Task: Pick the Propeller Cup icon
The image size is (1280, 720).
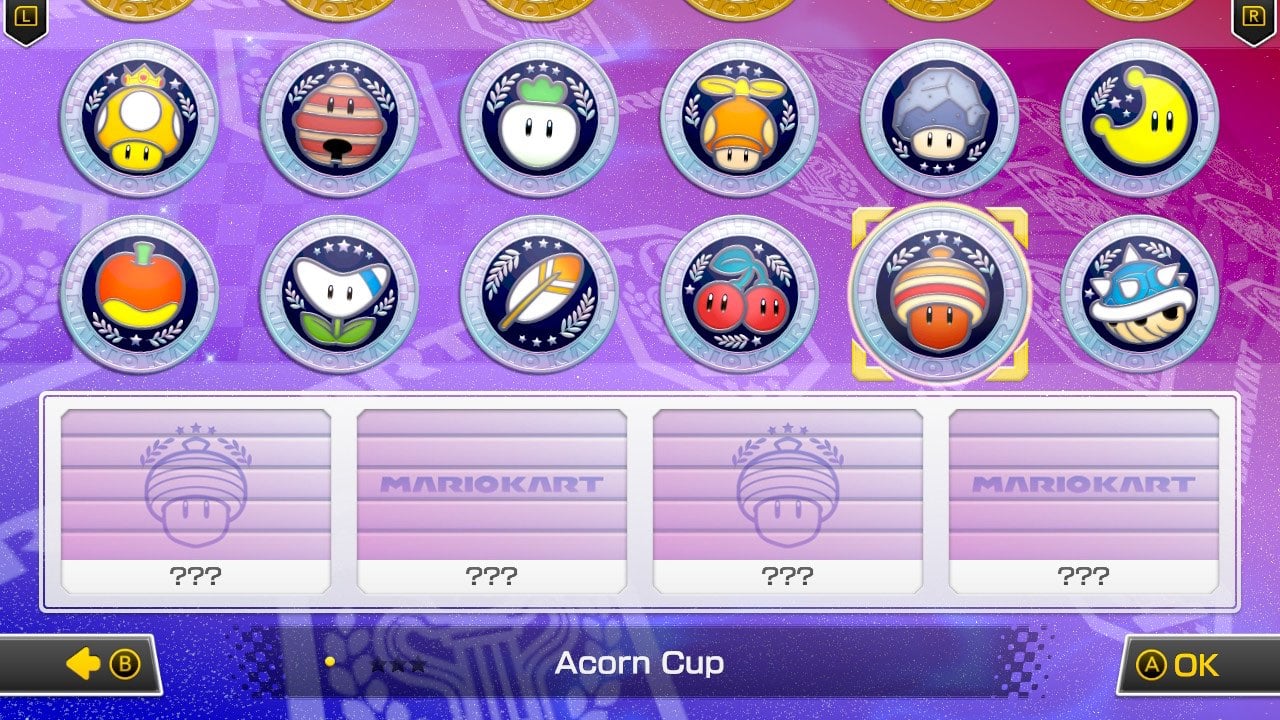Action: (x=738, y=117)
